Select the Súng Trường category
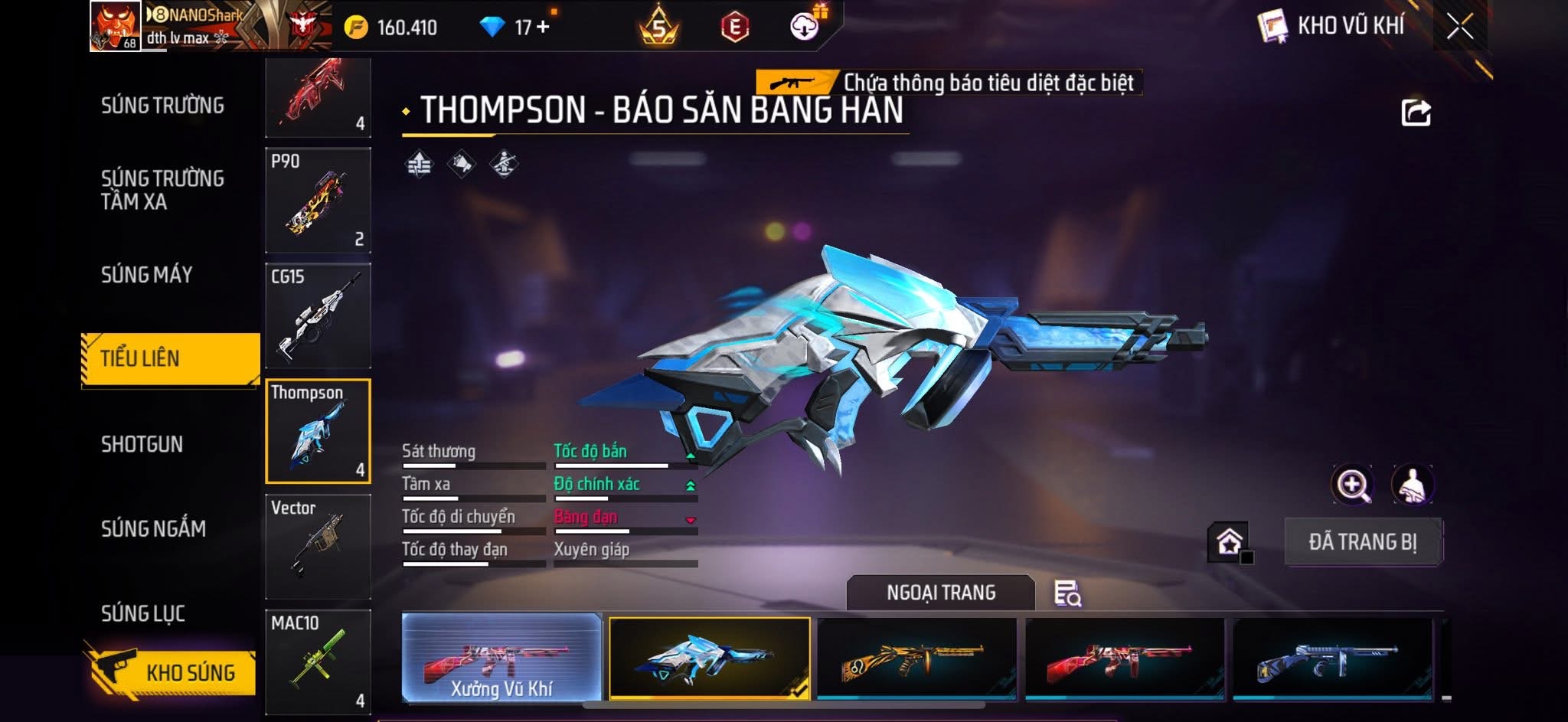The image size is (1568, 722). coord(162,106)
